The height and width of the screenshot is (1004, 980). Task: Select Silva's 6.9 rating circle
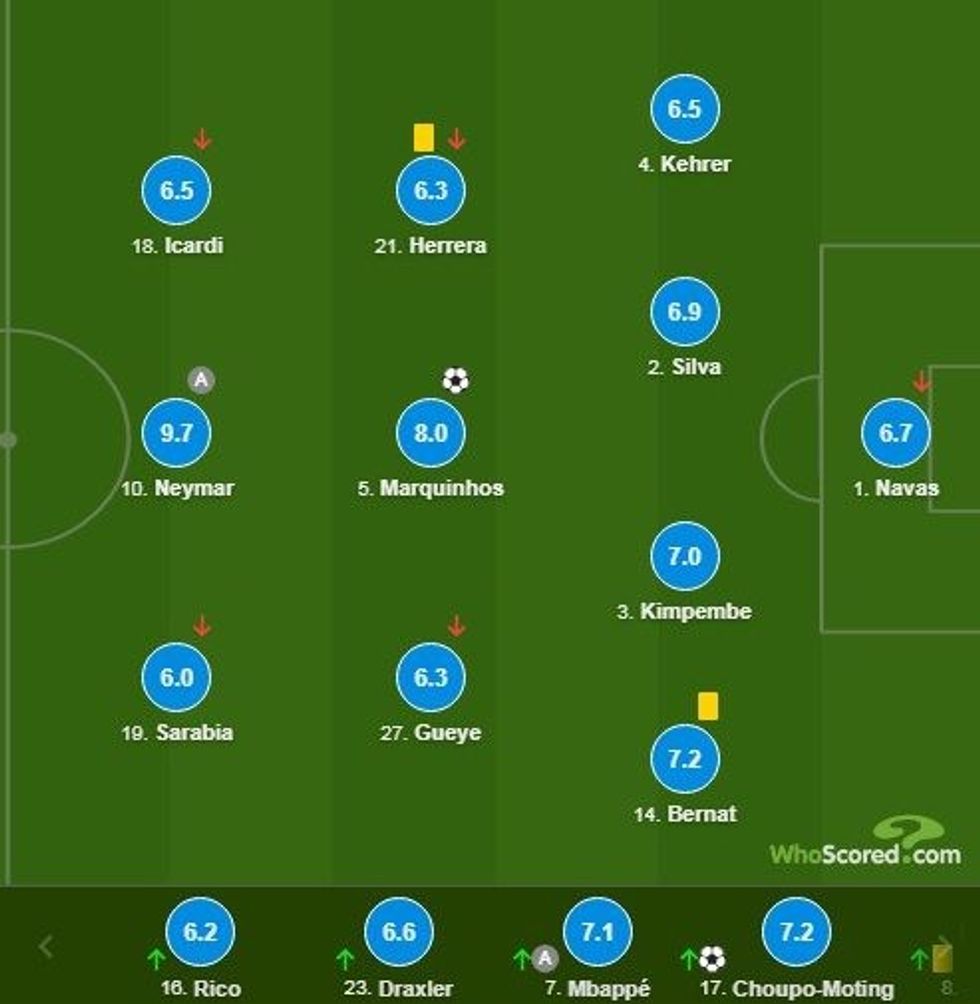click(x=684, y=312)
